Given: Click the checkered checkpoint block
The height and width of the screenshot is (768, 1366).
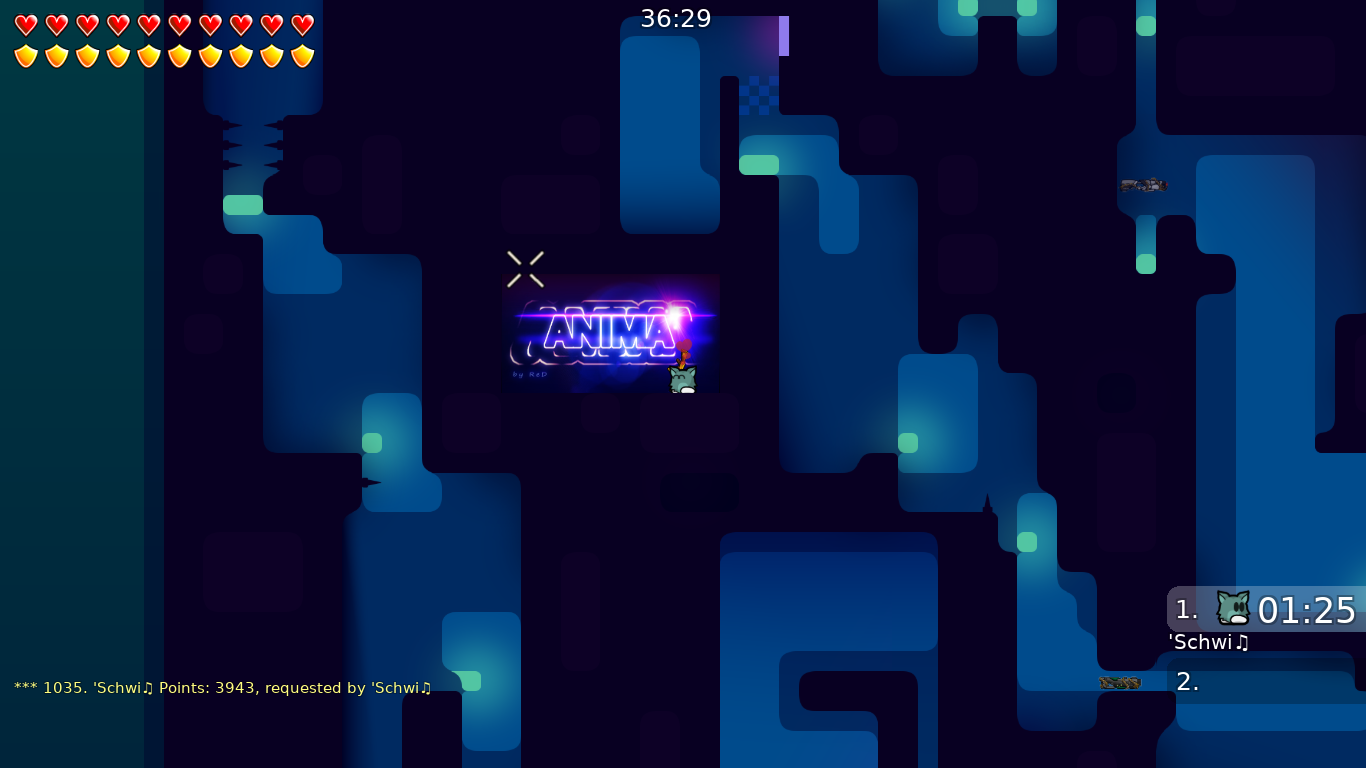Looking at the screenshot, I should (759, 95).
